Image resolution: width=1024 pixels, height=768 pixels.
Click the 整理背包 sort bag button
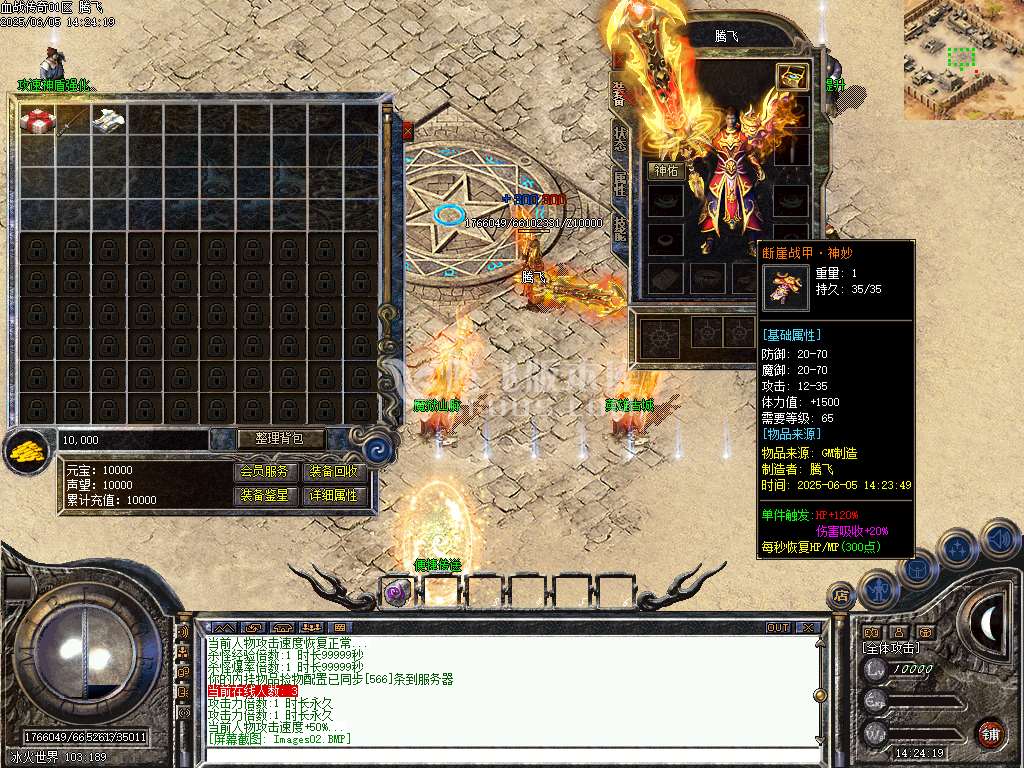point(269,439)
